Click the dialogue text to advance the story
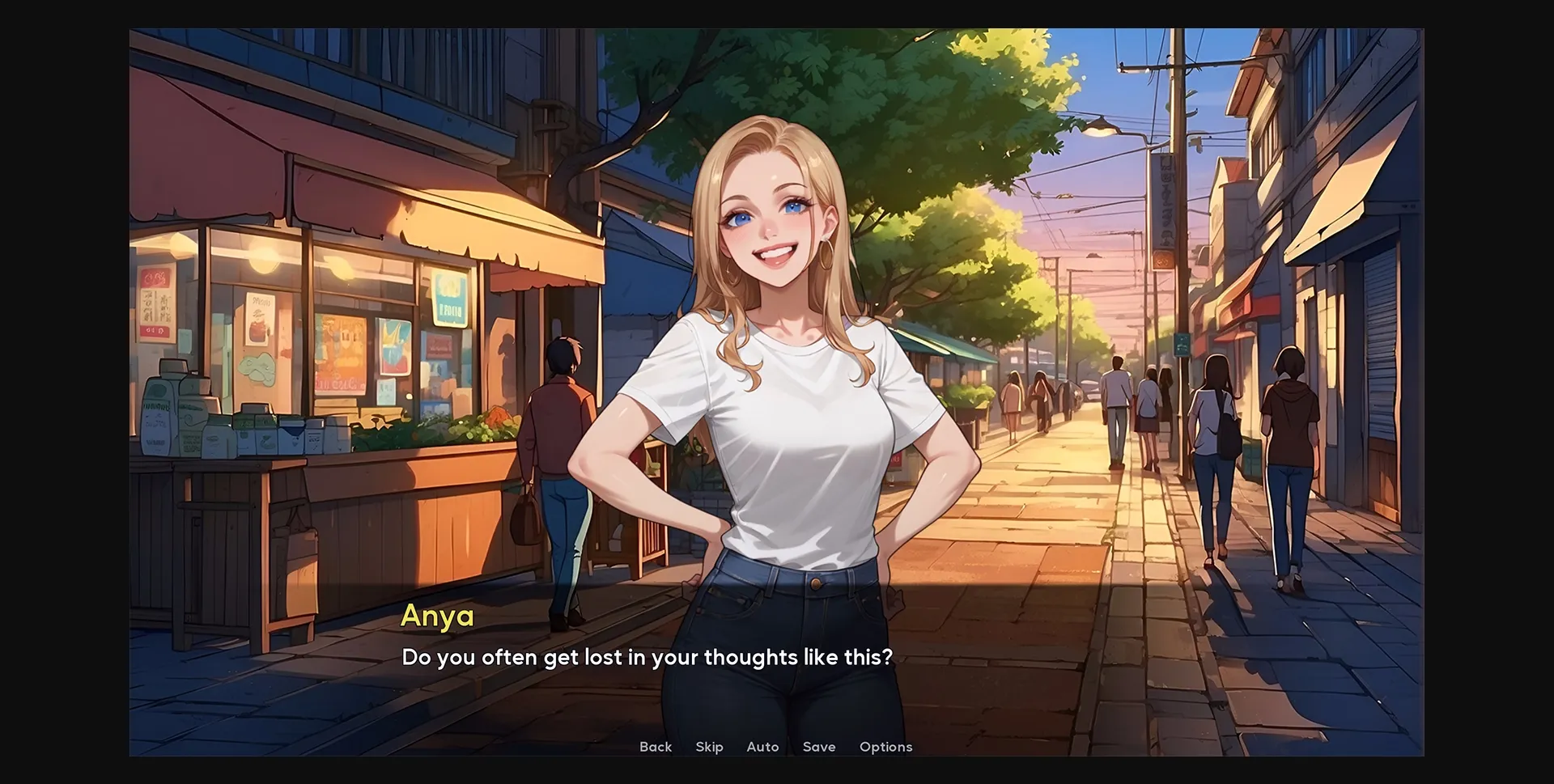This screenshot has height=784, width=1554. (647, 657)
